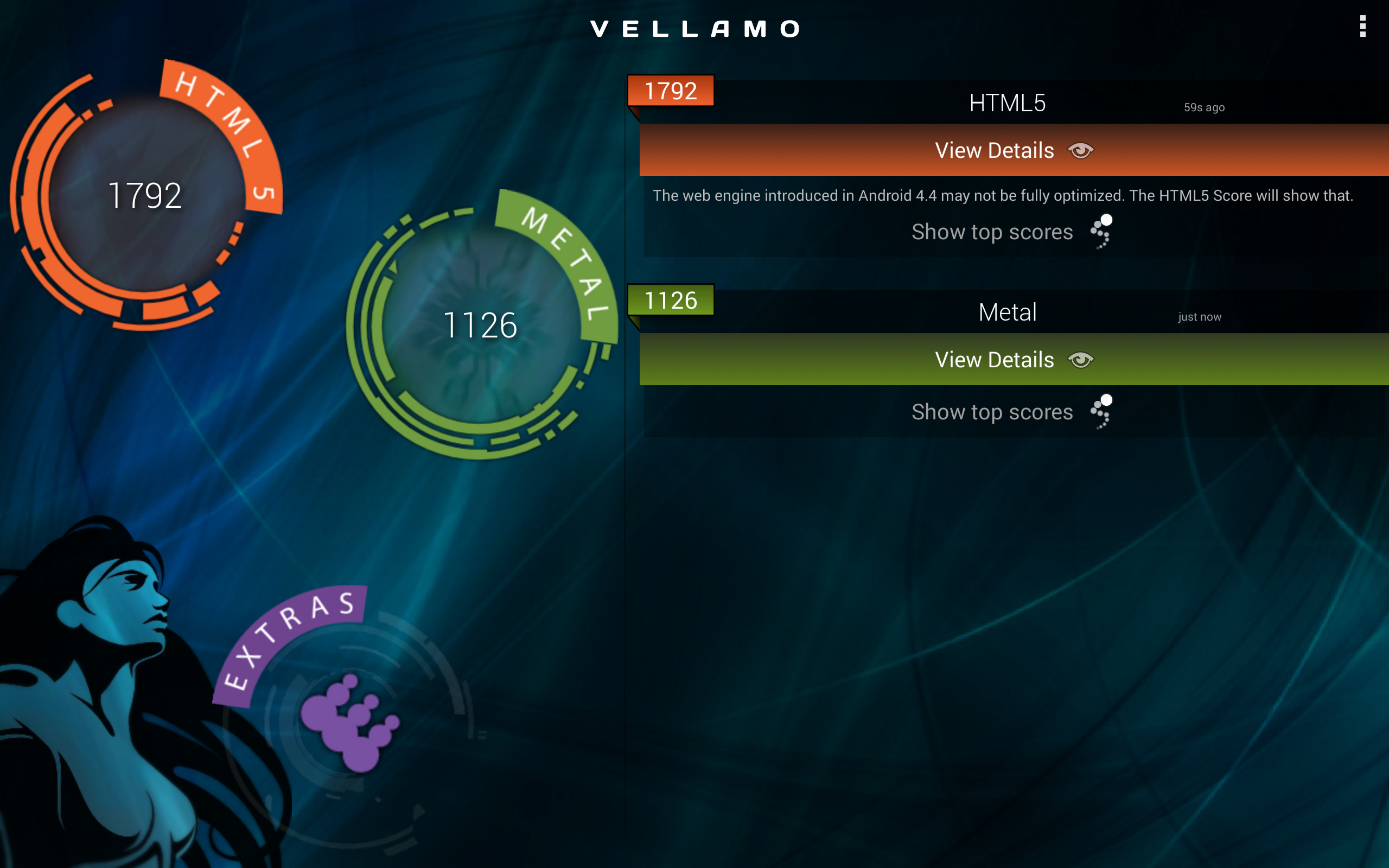Open the three-dot overflow menu
Image resolution: width=1389 pixels, height=868 pixels.
[x=1362, y=27]
